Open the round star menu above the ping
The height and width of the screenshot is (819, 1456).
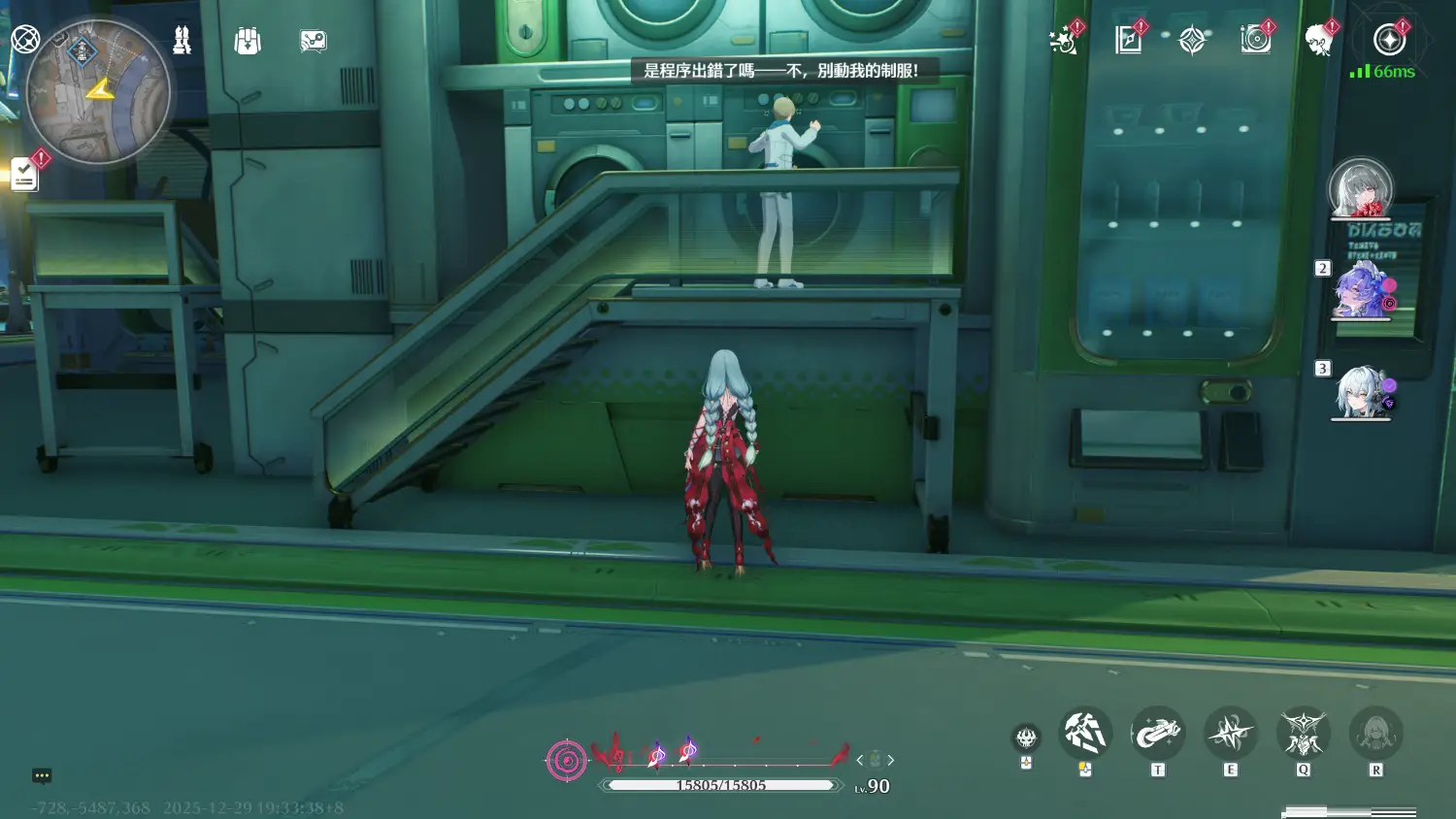[1389, 40]
